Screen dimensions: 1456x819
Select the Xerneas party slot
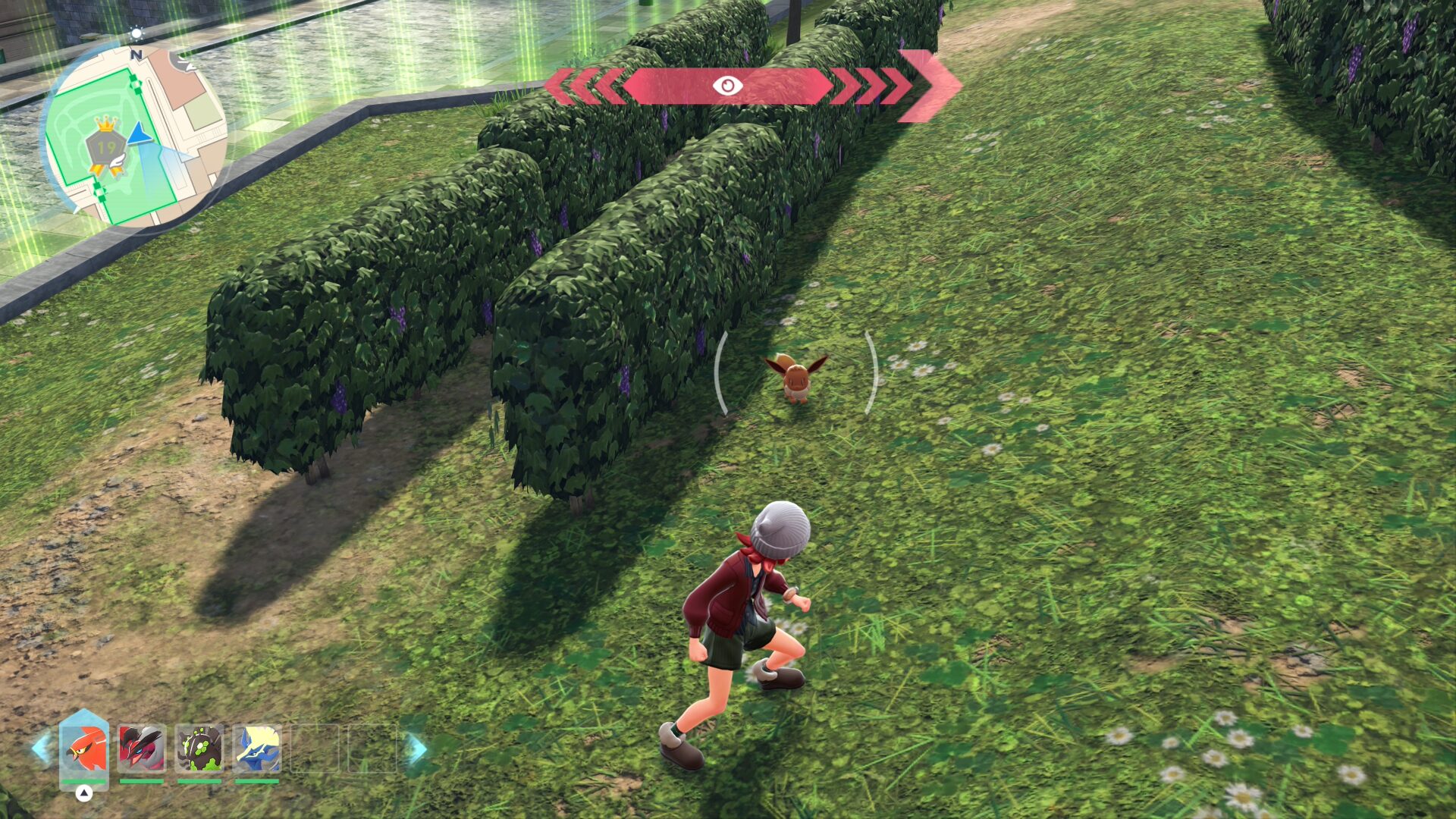click(x=257, y=748)
